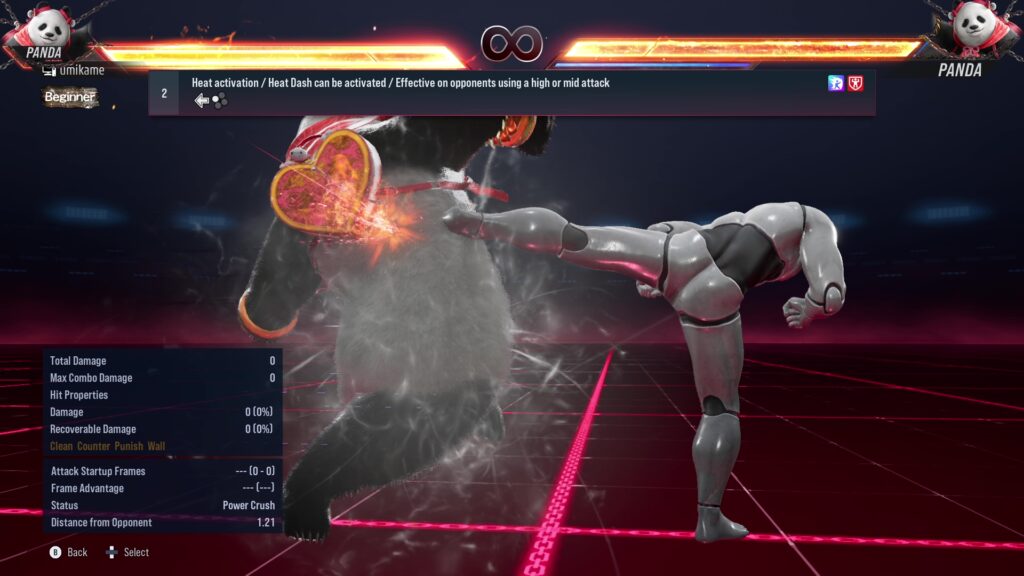Click the blue Heat Engager icon

(836, 84)
